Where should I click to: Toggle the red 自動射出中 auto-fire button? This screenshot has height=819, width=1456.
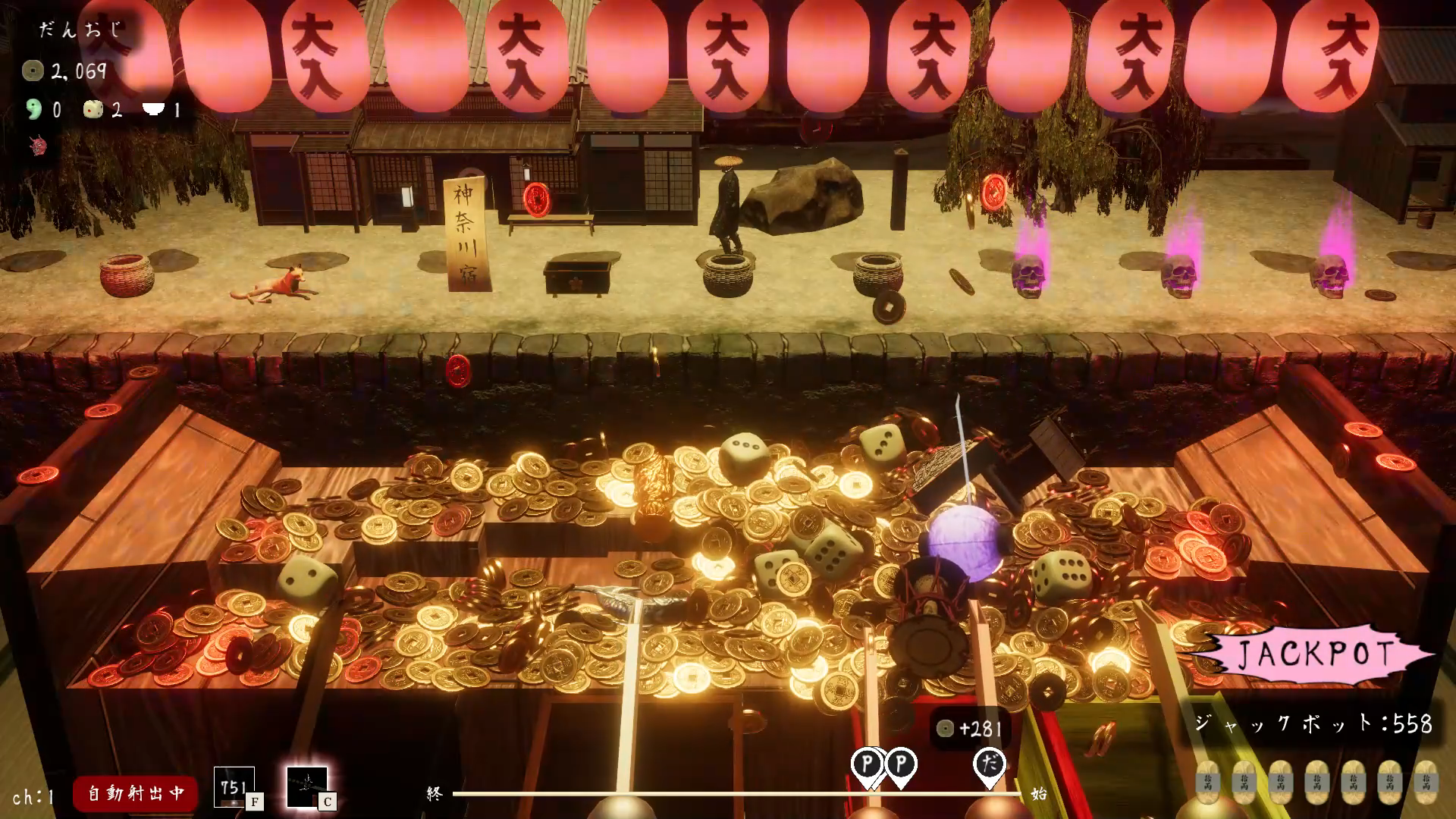tap(135, 793)
